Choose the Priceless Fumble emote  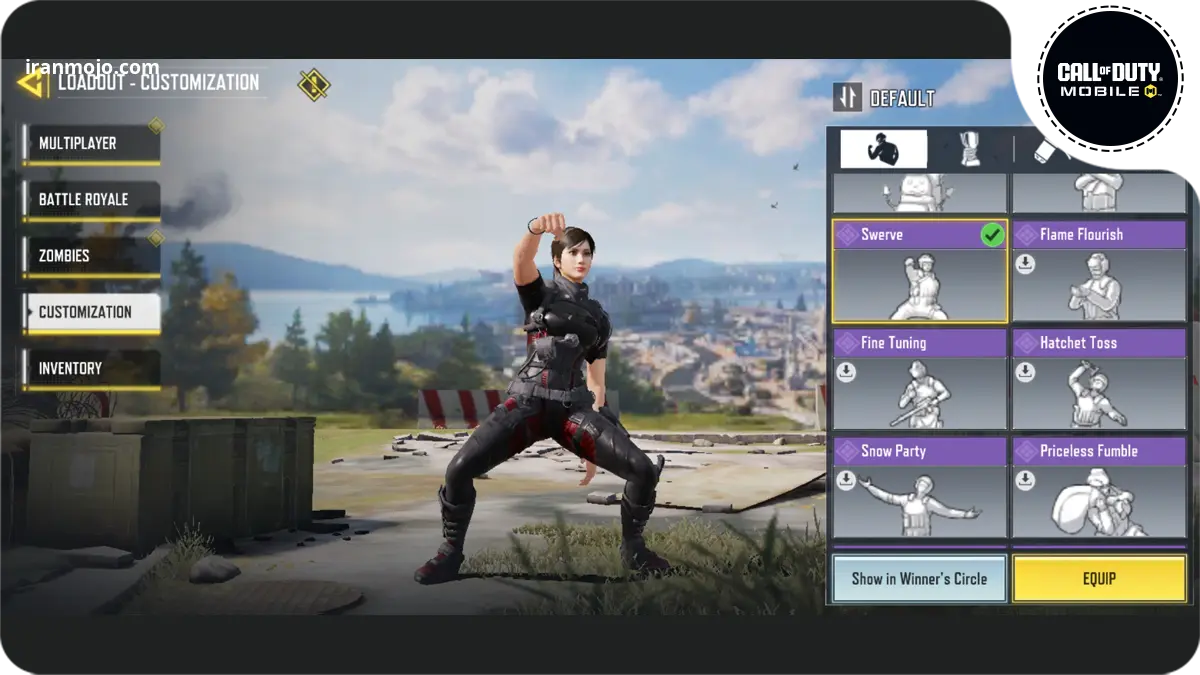1099,488
